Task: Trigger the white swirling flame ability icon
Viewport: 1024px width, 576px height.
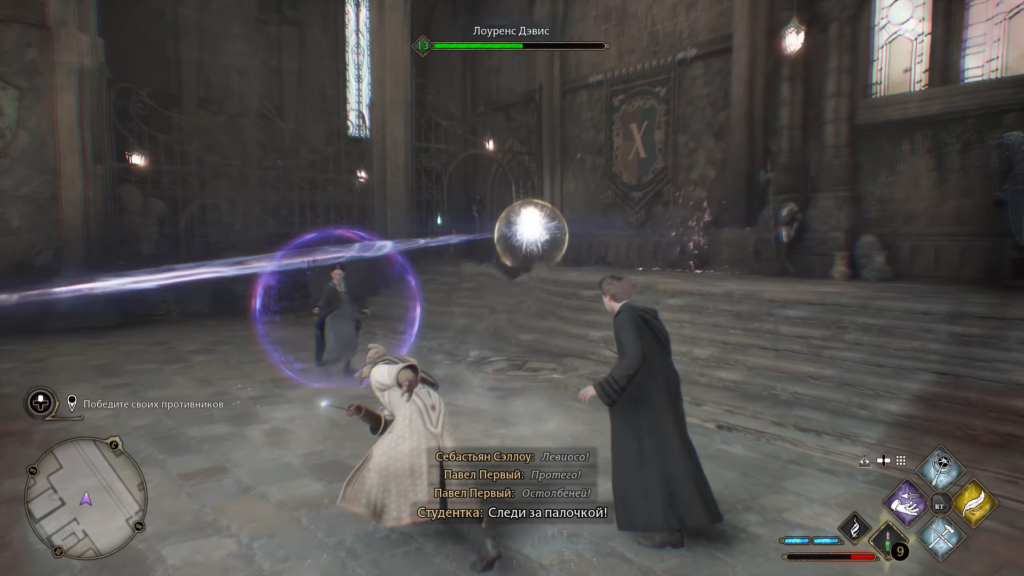Action: pos(854,525)
